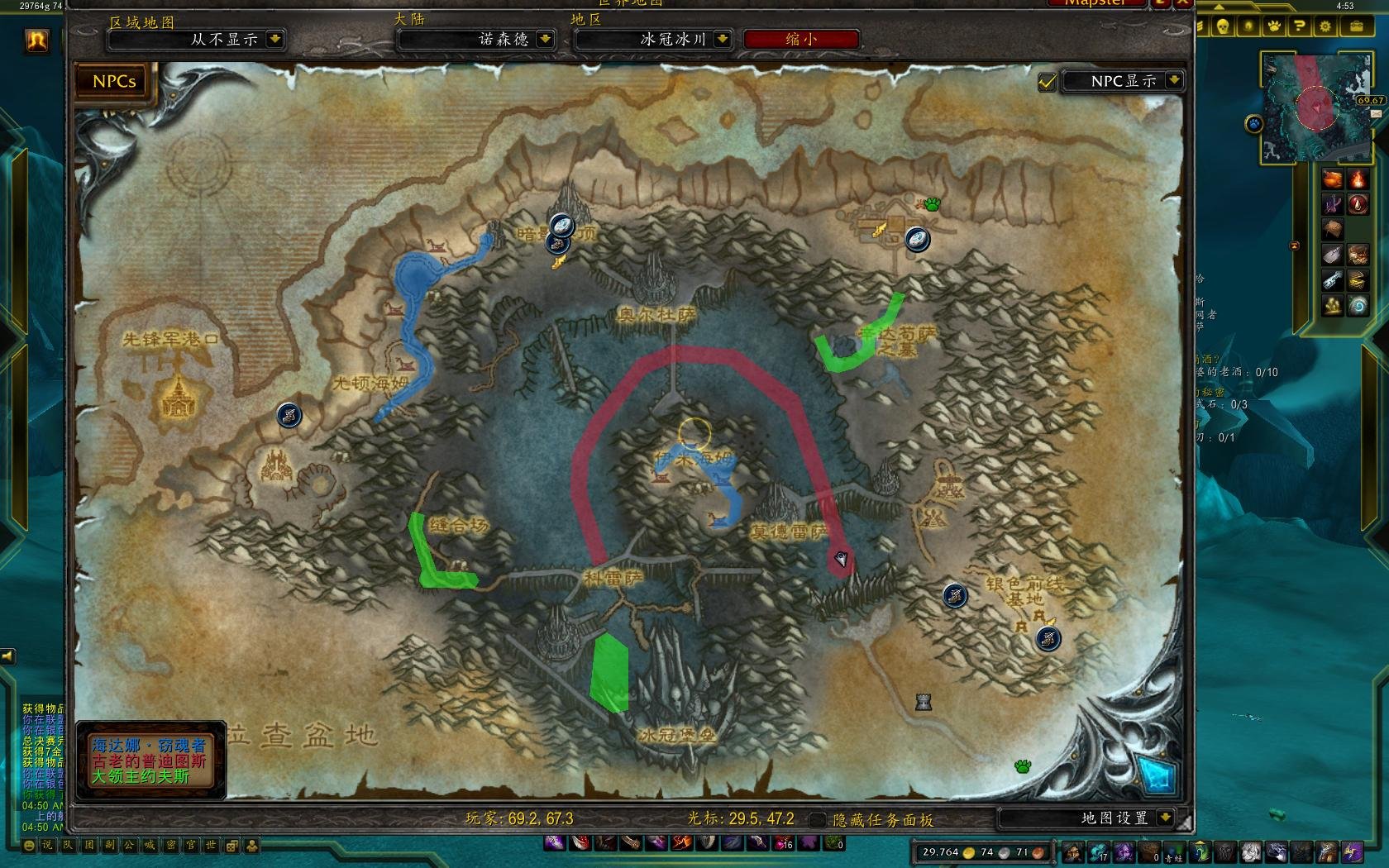Open the yellow question mark help icon

coord(1300,26)
